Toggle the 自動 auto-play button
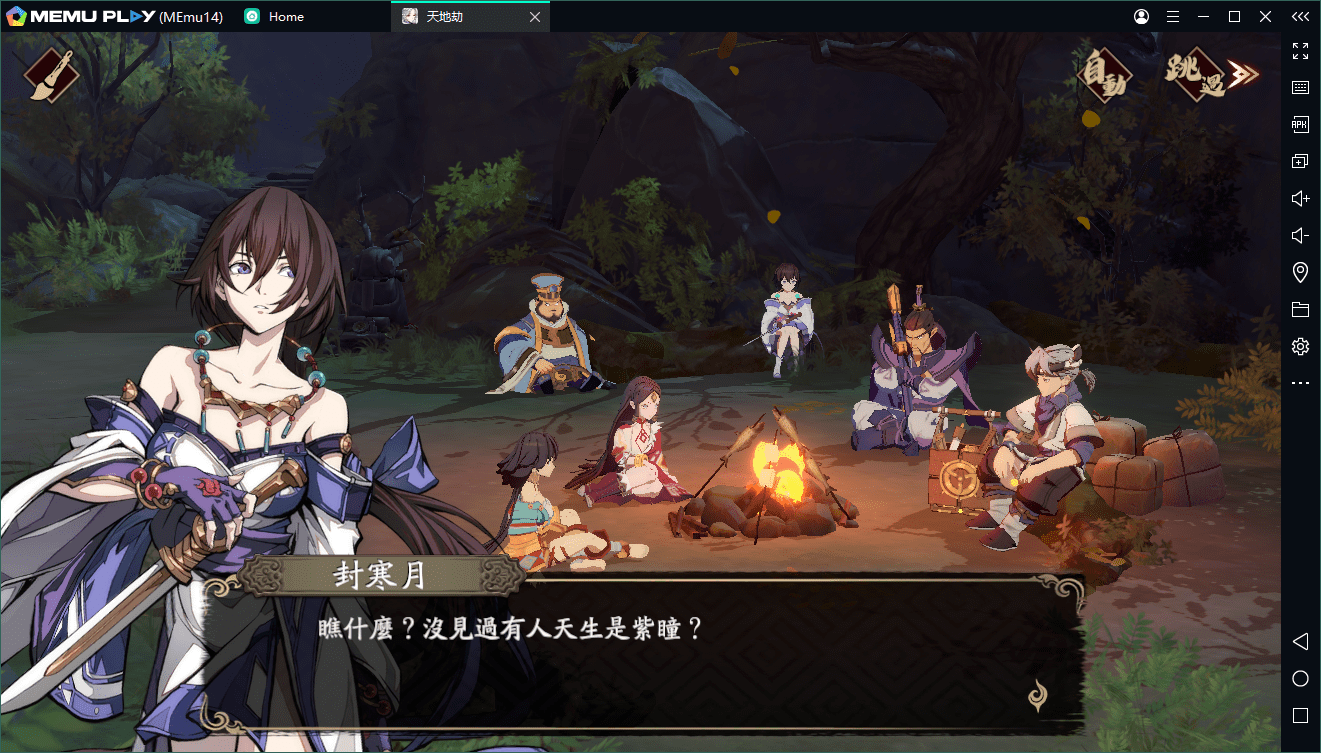Viewport: 1321px width, 753px height. [1103, 76]
